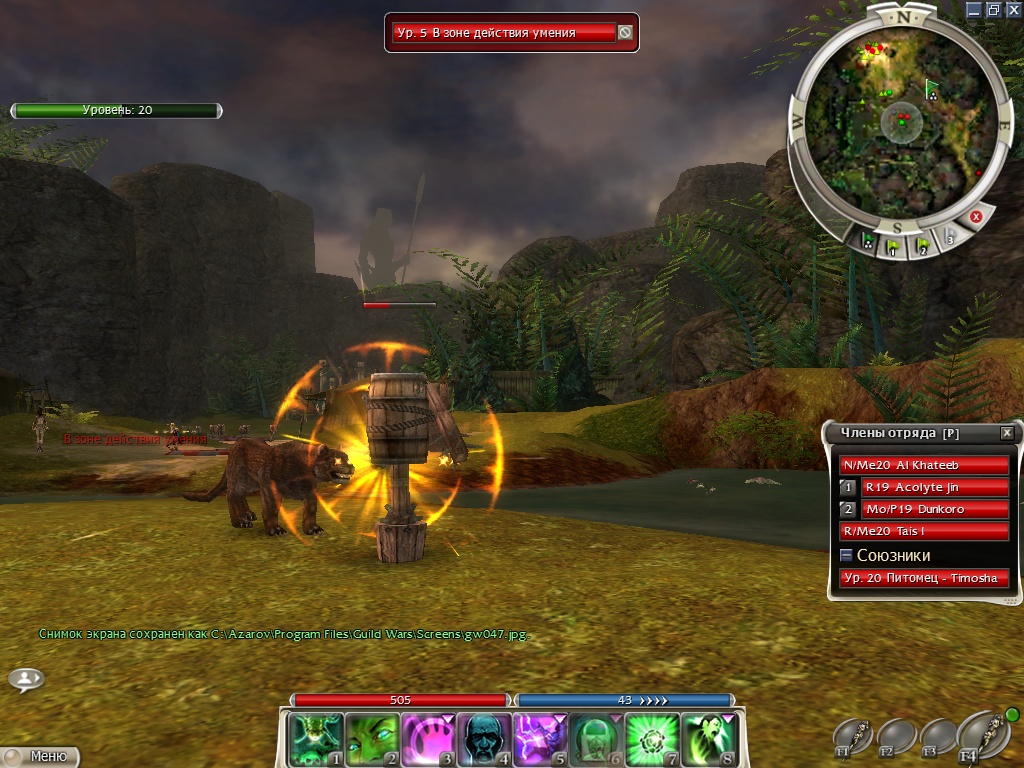
Task: Open the Меню button
Action: click(x=40, y=756)
